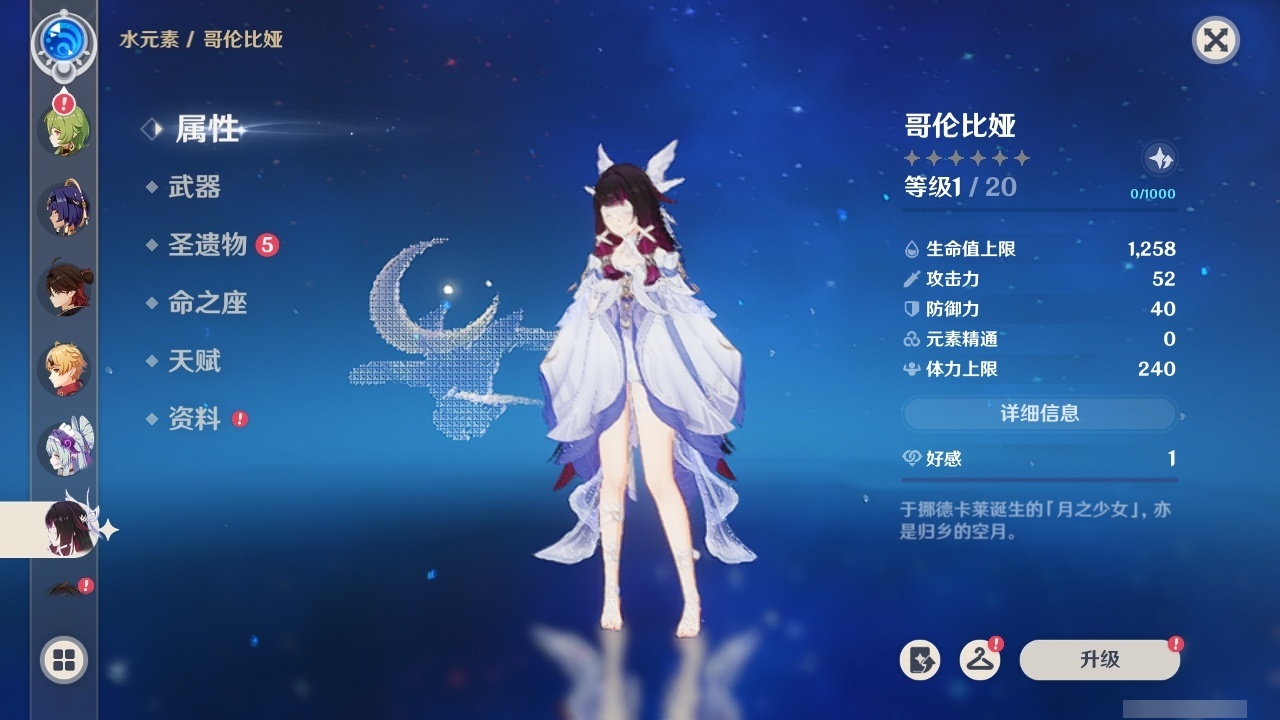Click the character card icon beside the hanger

pyautogui.click(x=920, y=661)
